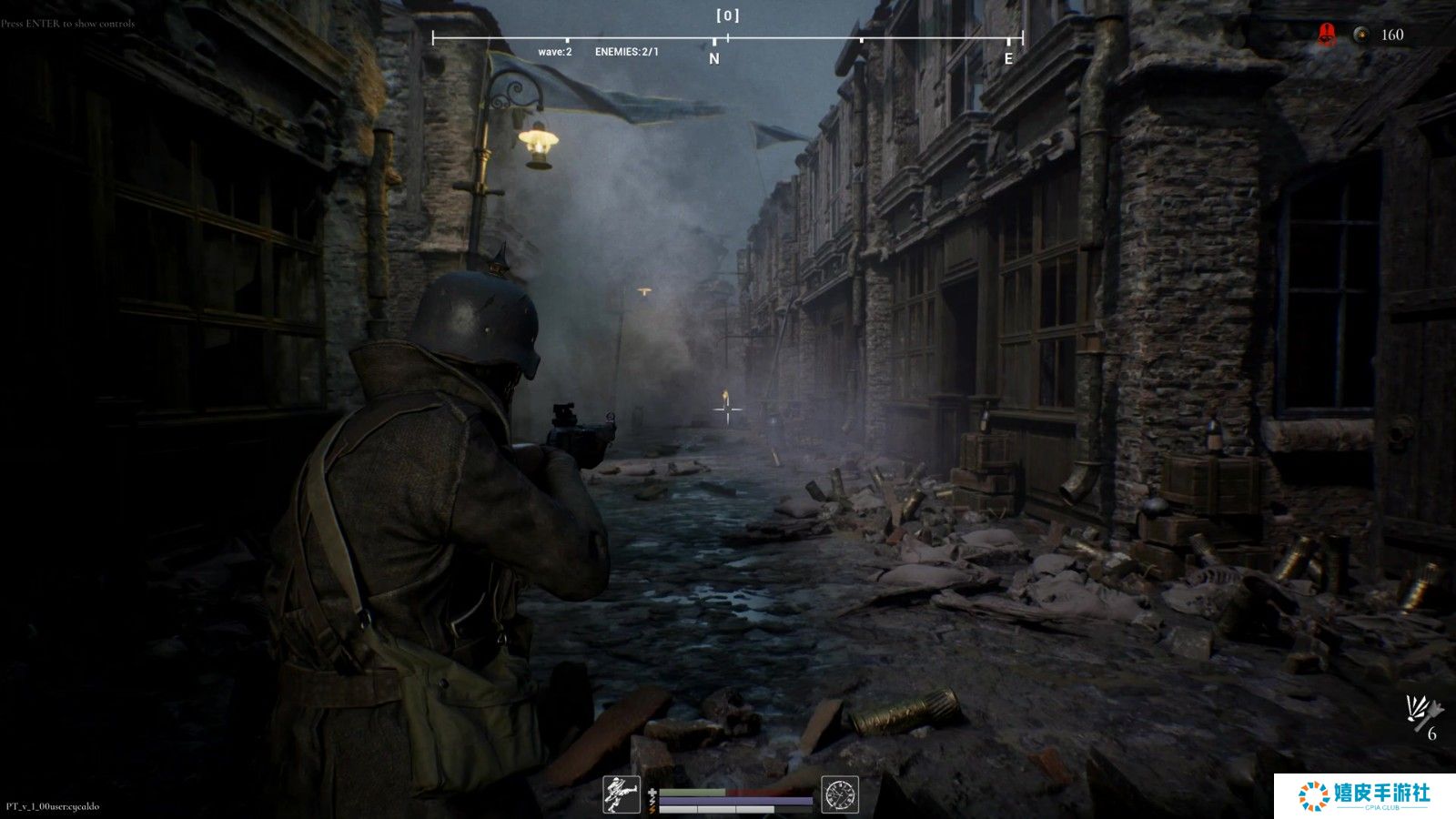The width and height of the screenshot is (1456, 819).
Task: Open the CPIA Club watermark logo
Action: pyautogui.click(x=1365, y=795)
